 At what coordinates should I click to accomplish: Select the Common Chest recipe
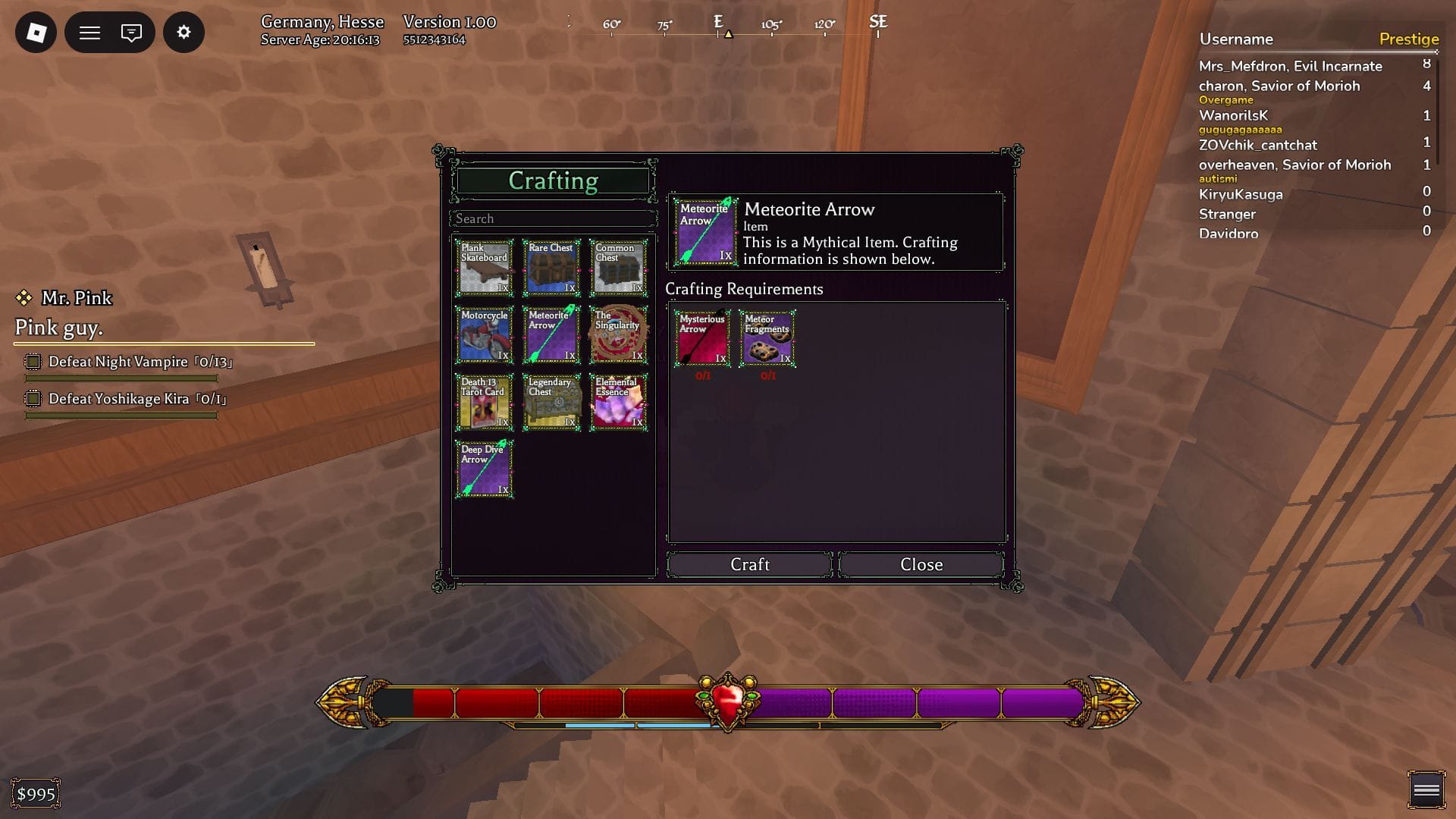619,268
